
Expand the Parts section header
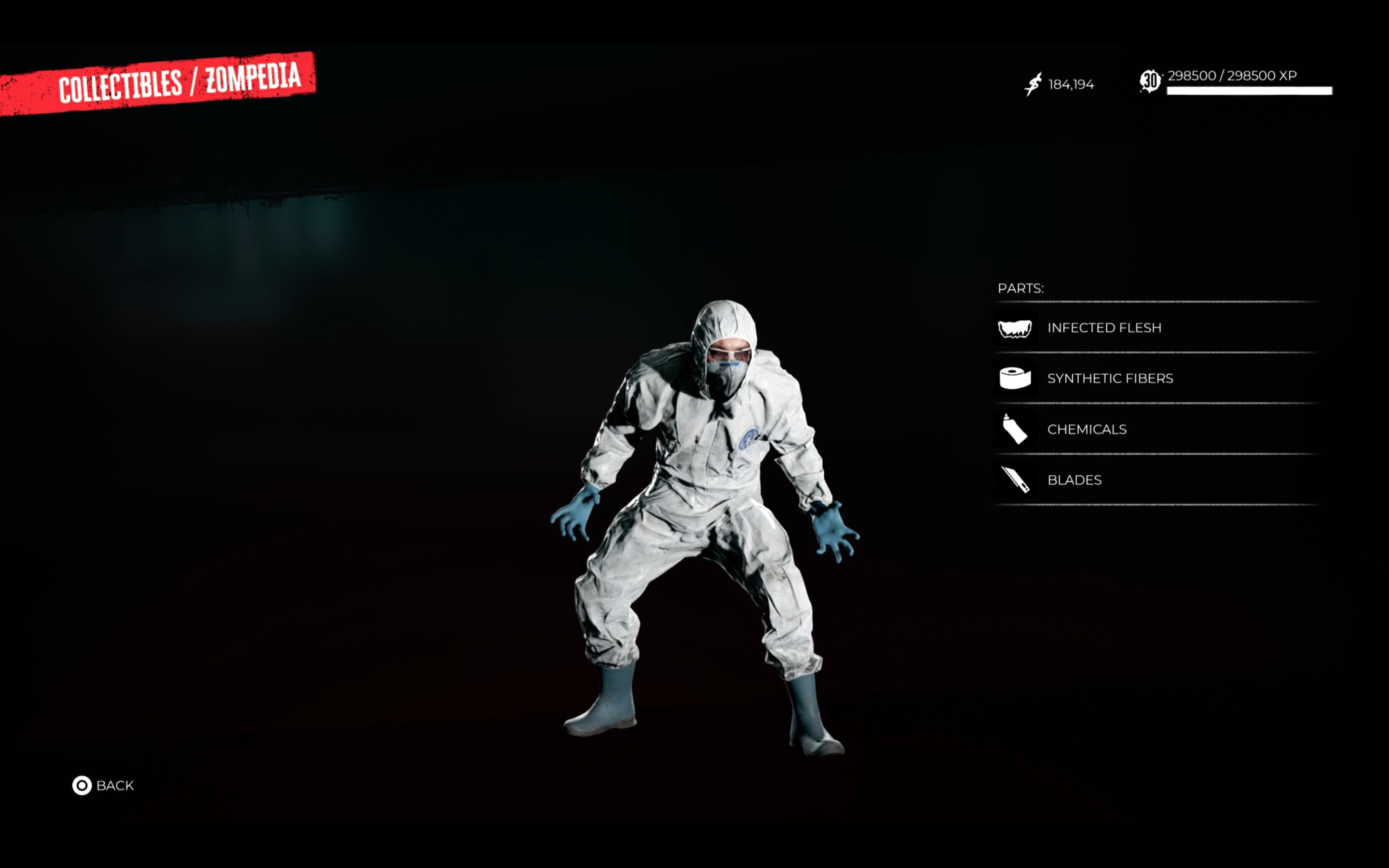point(1021,289)
